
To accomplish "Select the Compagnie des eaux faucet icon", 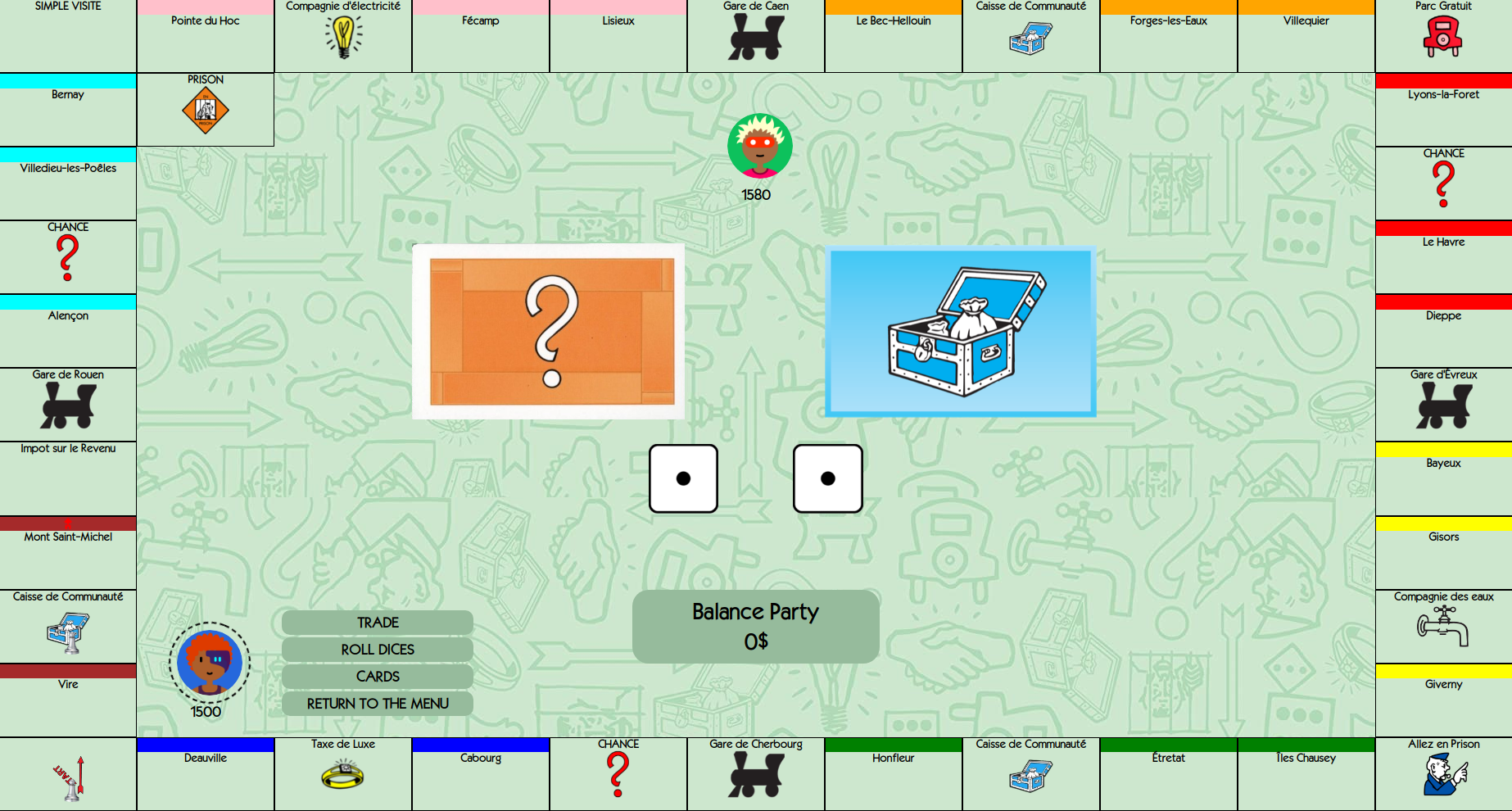I will [x=1443, y=627].
